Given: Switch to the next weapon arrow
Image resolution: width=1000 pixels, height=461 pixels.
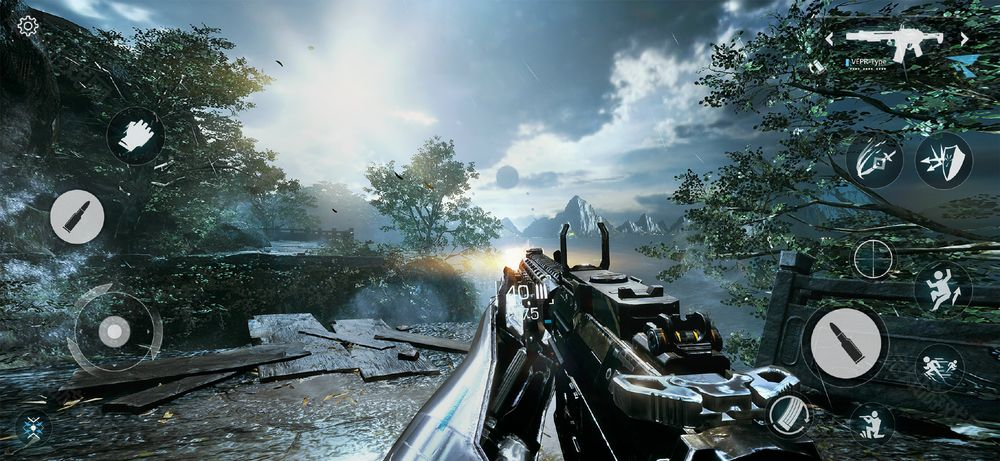Looking at the screenshot, I should pos(964,39).
